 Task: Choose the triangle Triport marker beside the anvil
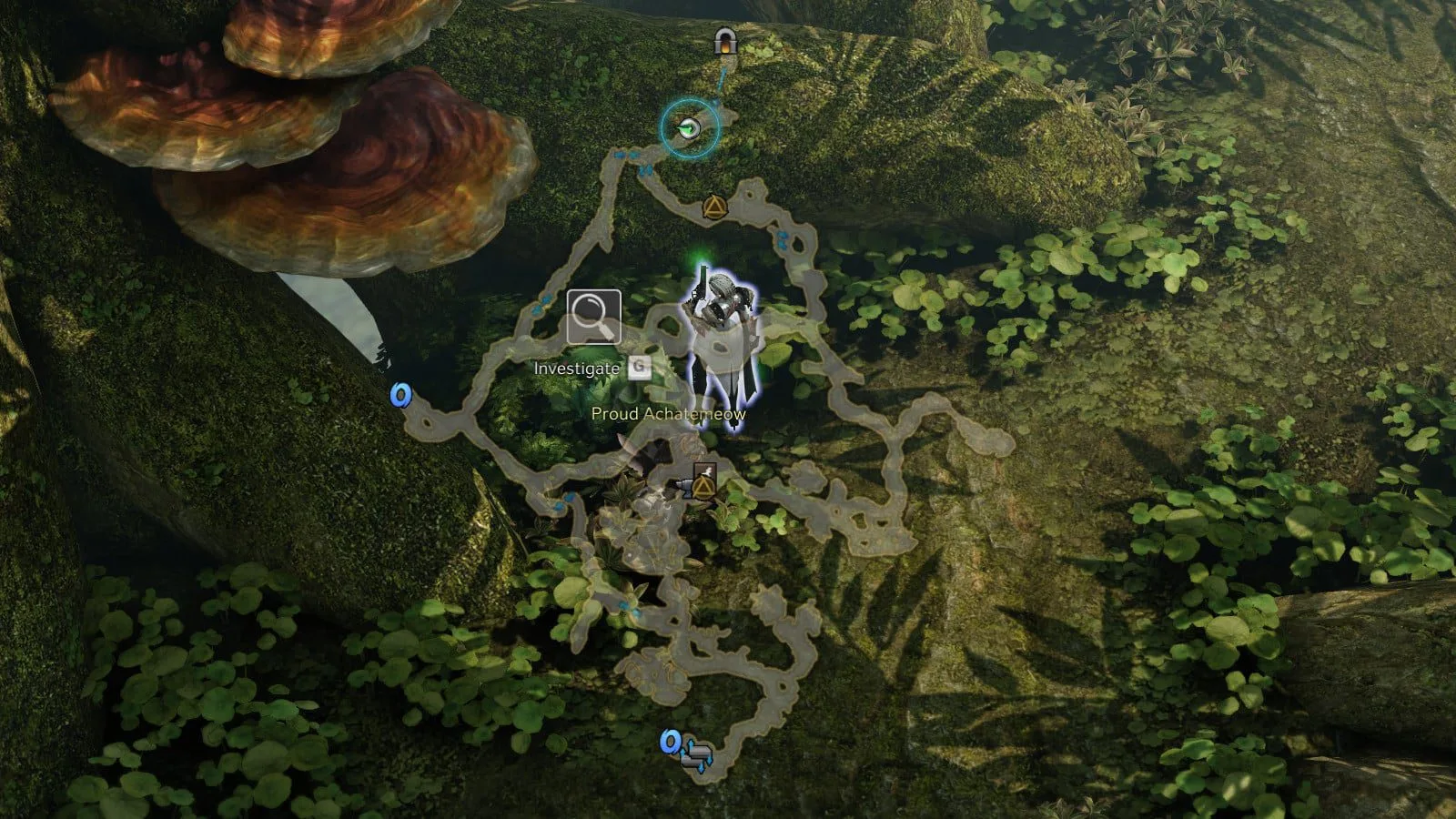coord(703,490)
